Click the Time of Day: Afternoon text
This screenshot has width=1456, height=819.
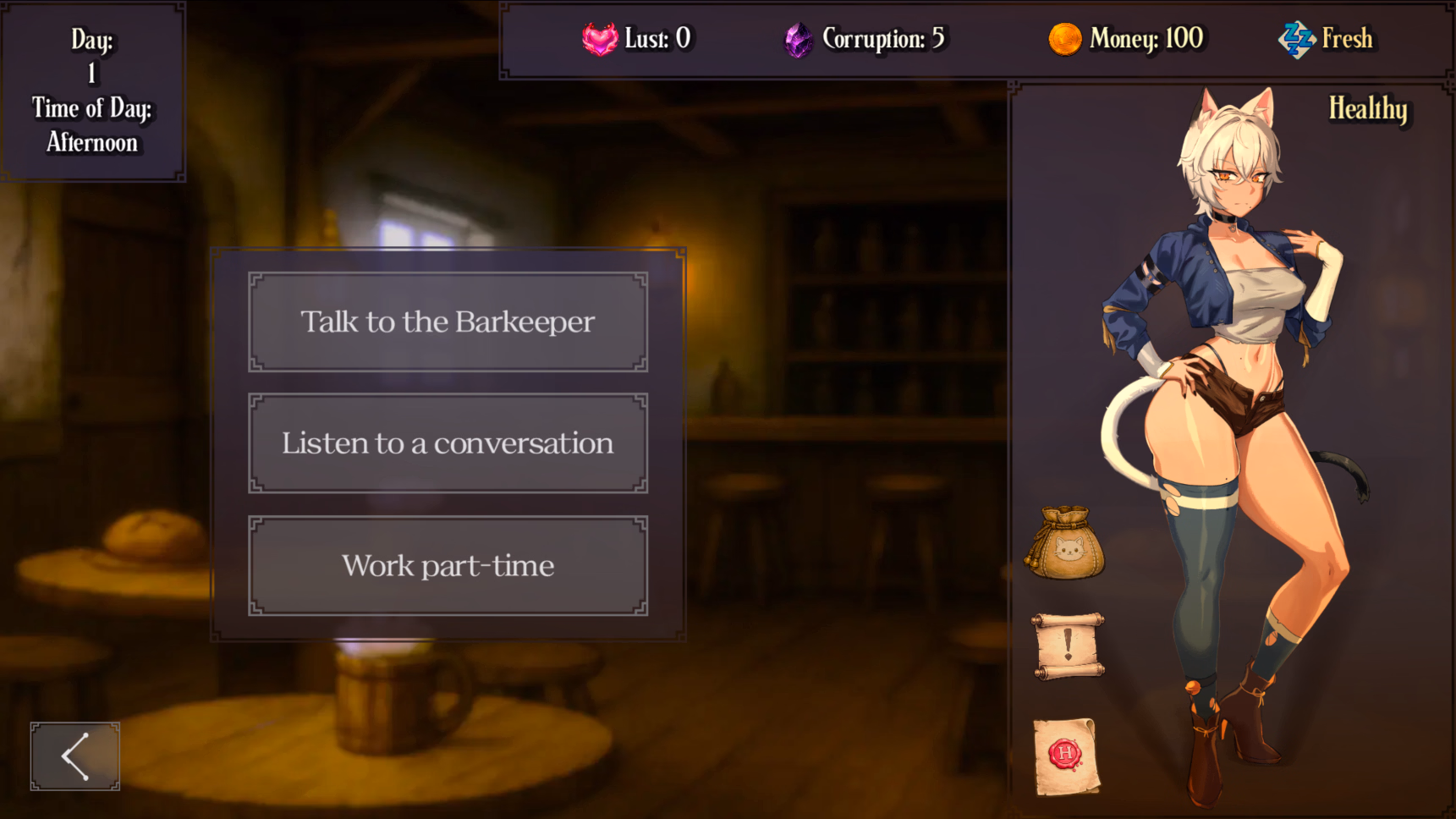pyautogui.click(x=91, y=125)
